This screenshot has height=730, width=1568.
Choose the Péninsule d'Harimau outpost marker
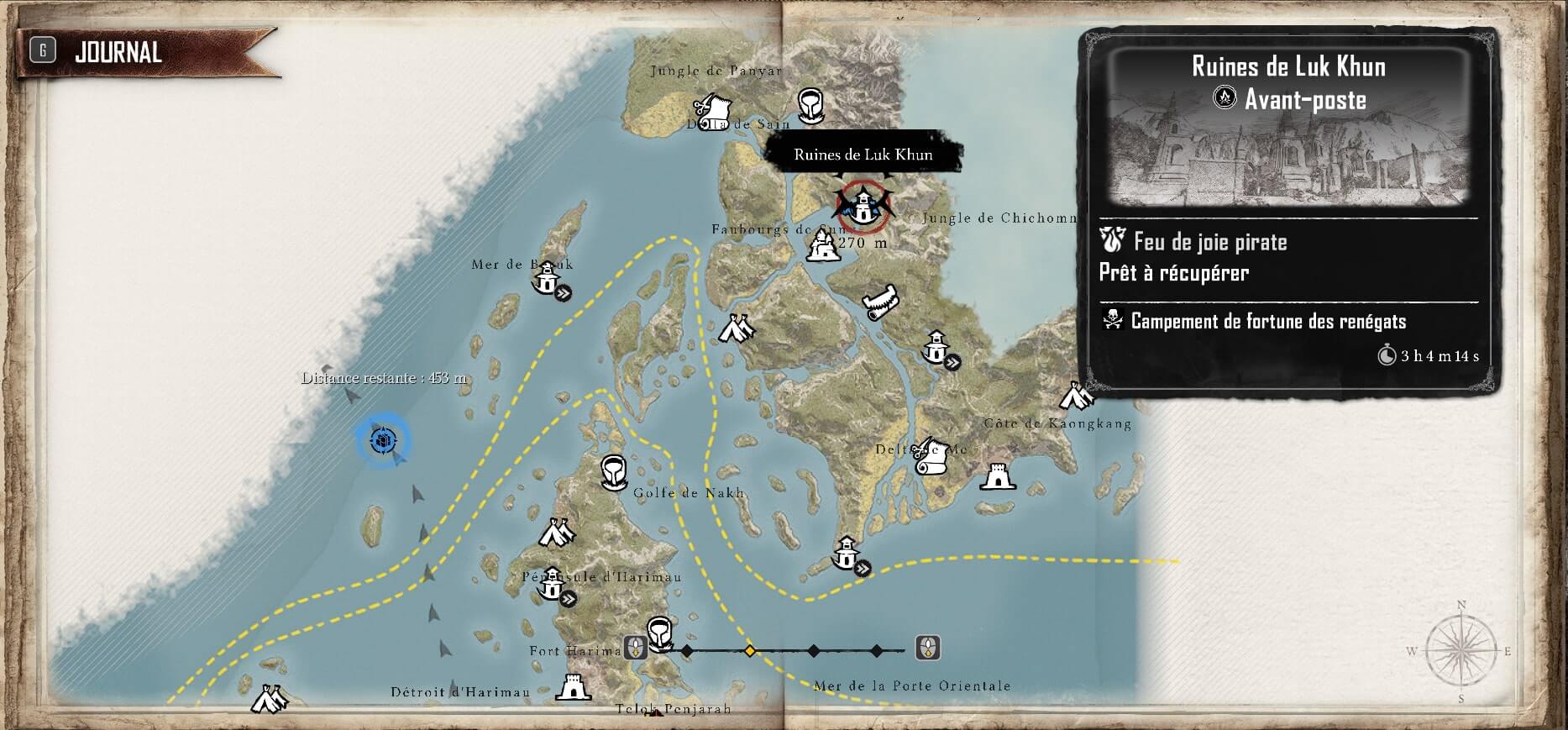(553, 586)
